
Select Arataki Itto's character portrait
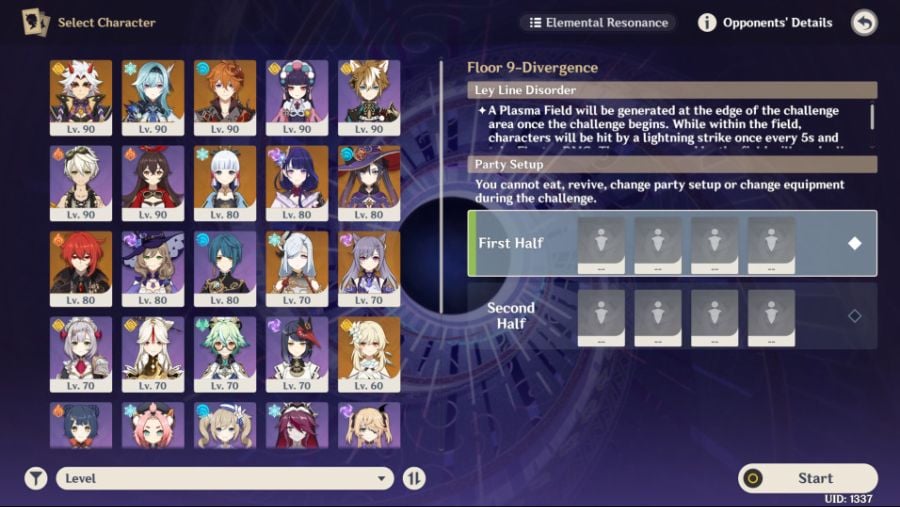(81, 97)
